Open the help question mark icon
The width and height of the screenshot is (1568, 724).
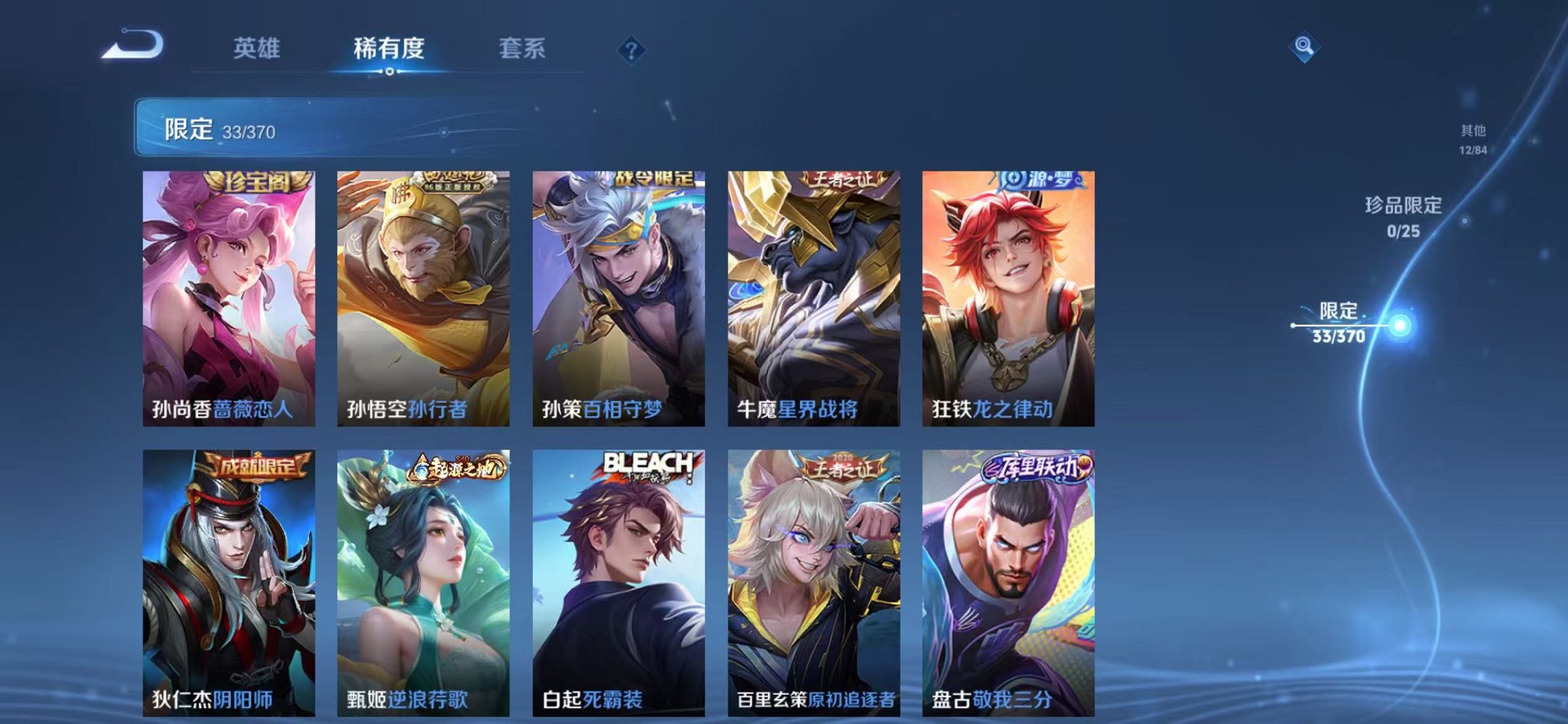(633, 49)
